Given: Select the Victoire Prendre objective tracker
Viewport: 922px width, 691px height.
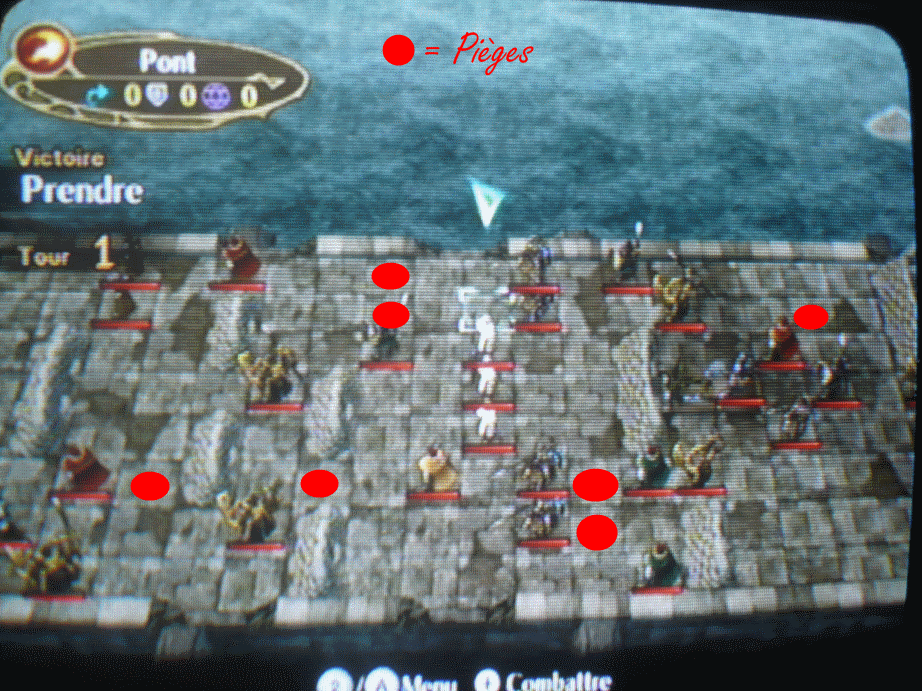Looking at the screenshot, I should point(80,178).
